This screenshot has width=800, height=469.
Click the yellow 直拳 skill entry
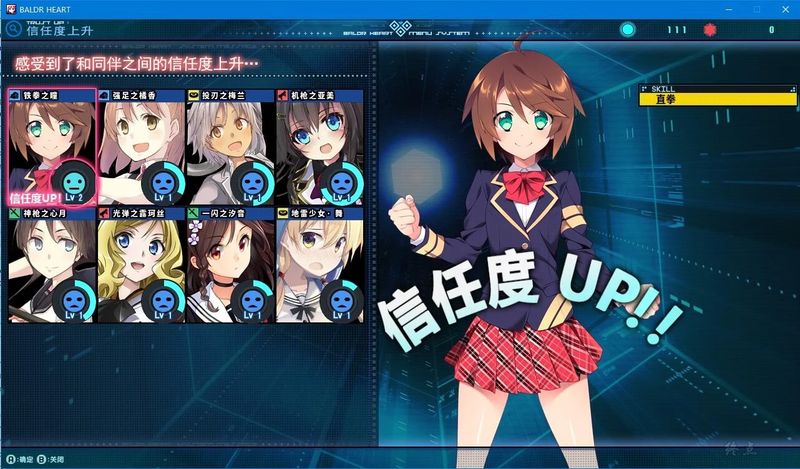click(x=712, y=99)
